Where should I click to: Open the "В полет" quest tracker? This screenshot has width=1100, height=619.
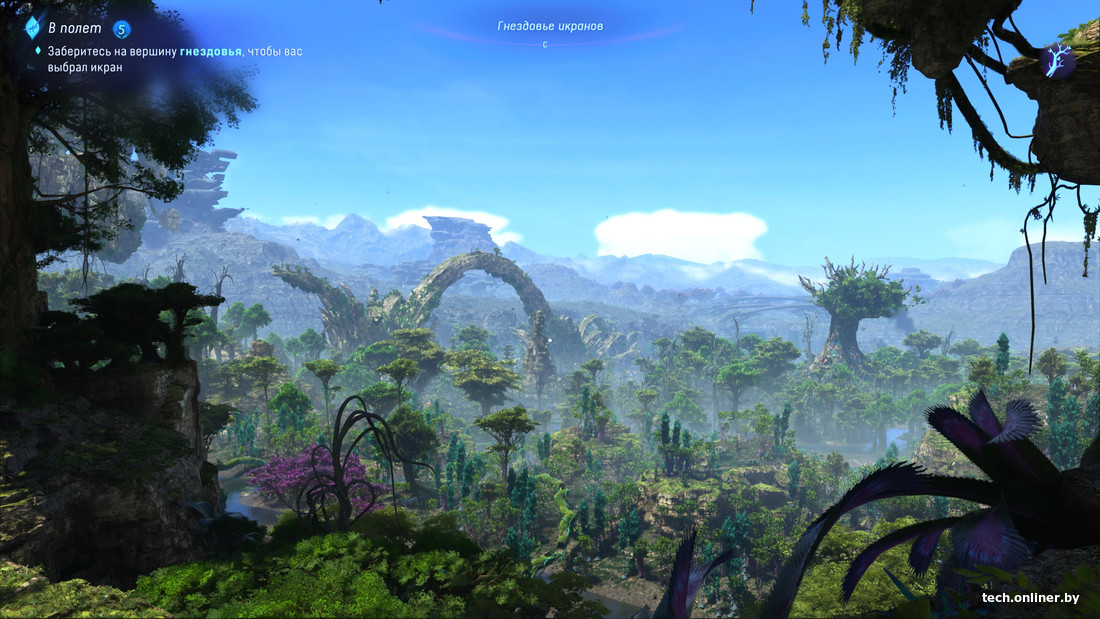click(x=74, y=28)
